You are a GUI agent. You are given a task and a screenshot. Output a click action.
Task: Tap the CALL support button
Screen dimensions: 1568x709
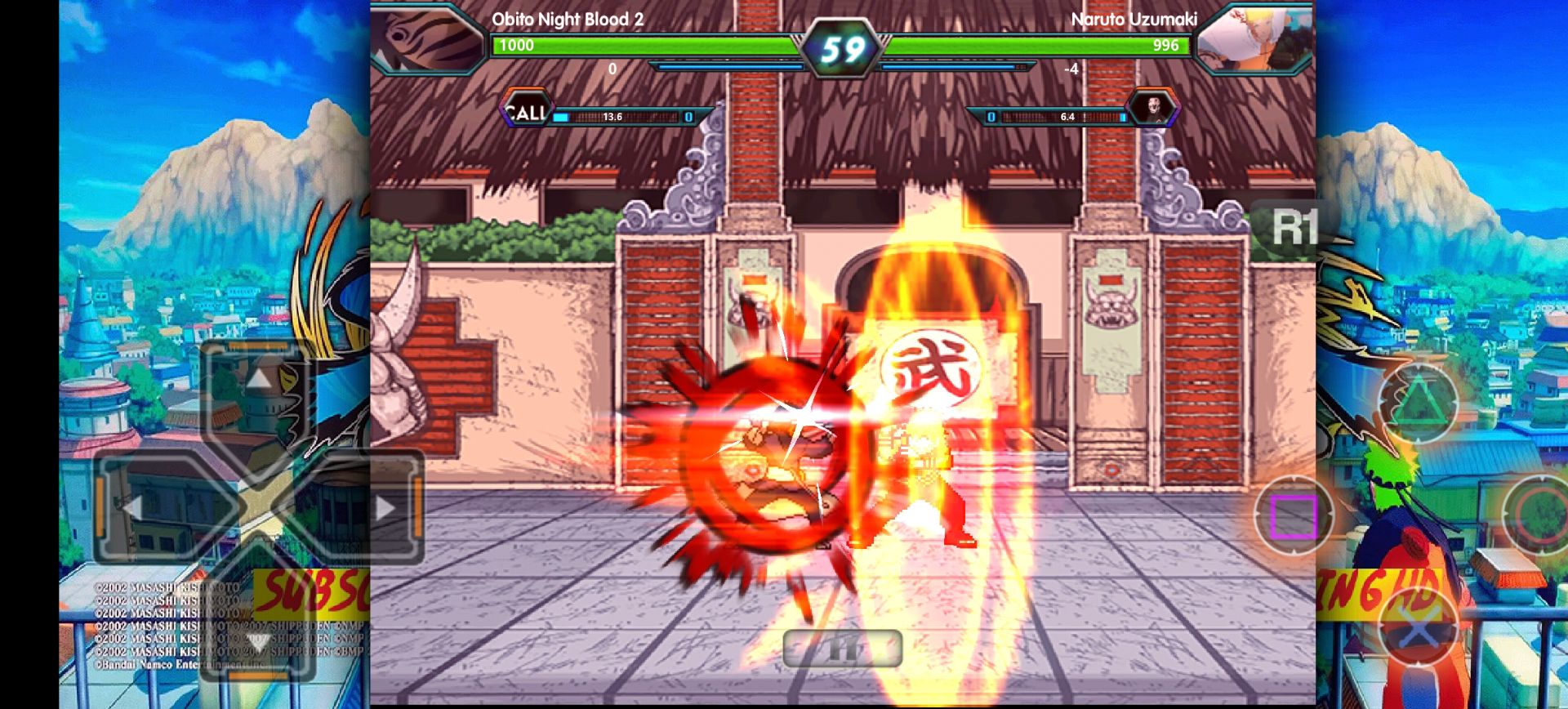tap(527, 109)
